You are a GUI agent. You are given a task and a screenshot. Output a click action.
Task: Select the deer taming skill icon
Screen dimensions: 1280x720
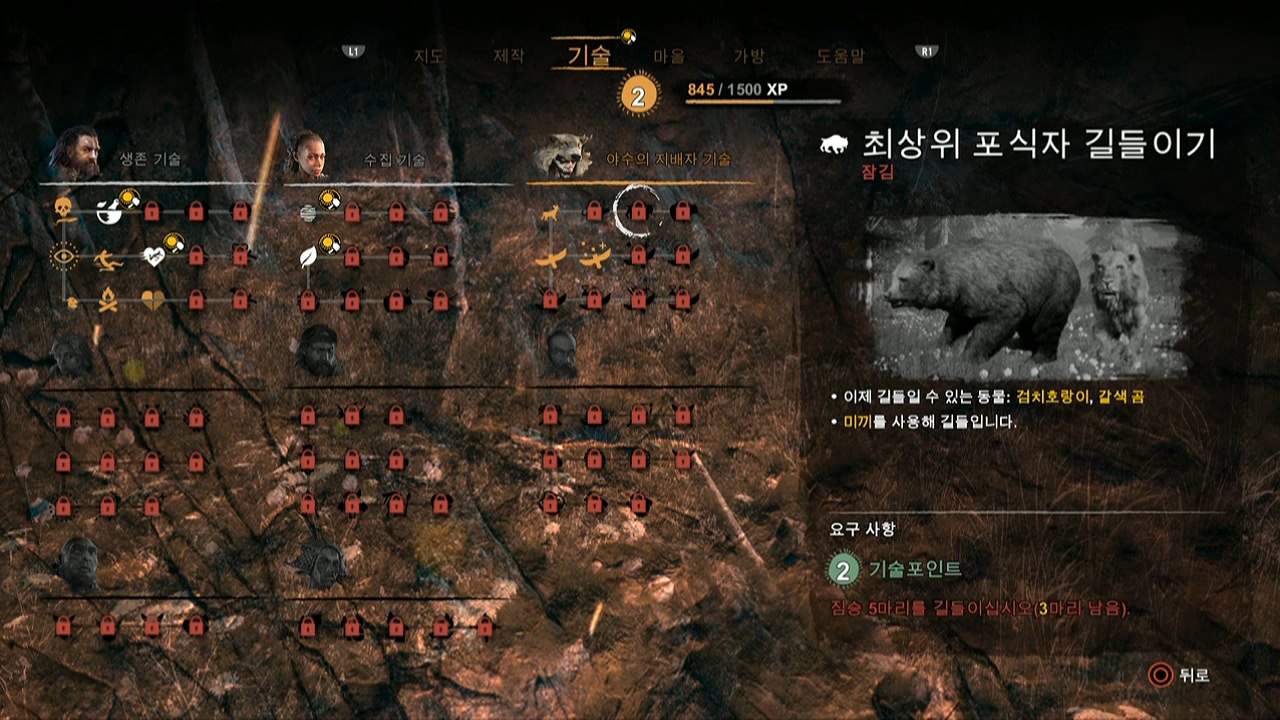549,213
